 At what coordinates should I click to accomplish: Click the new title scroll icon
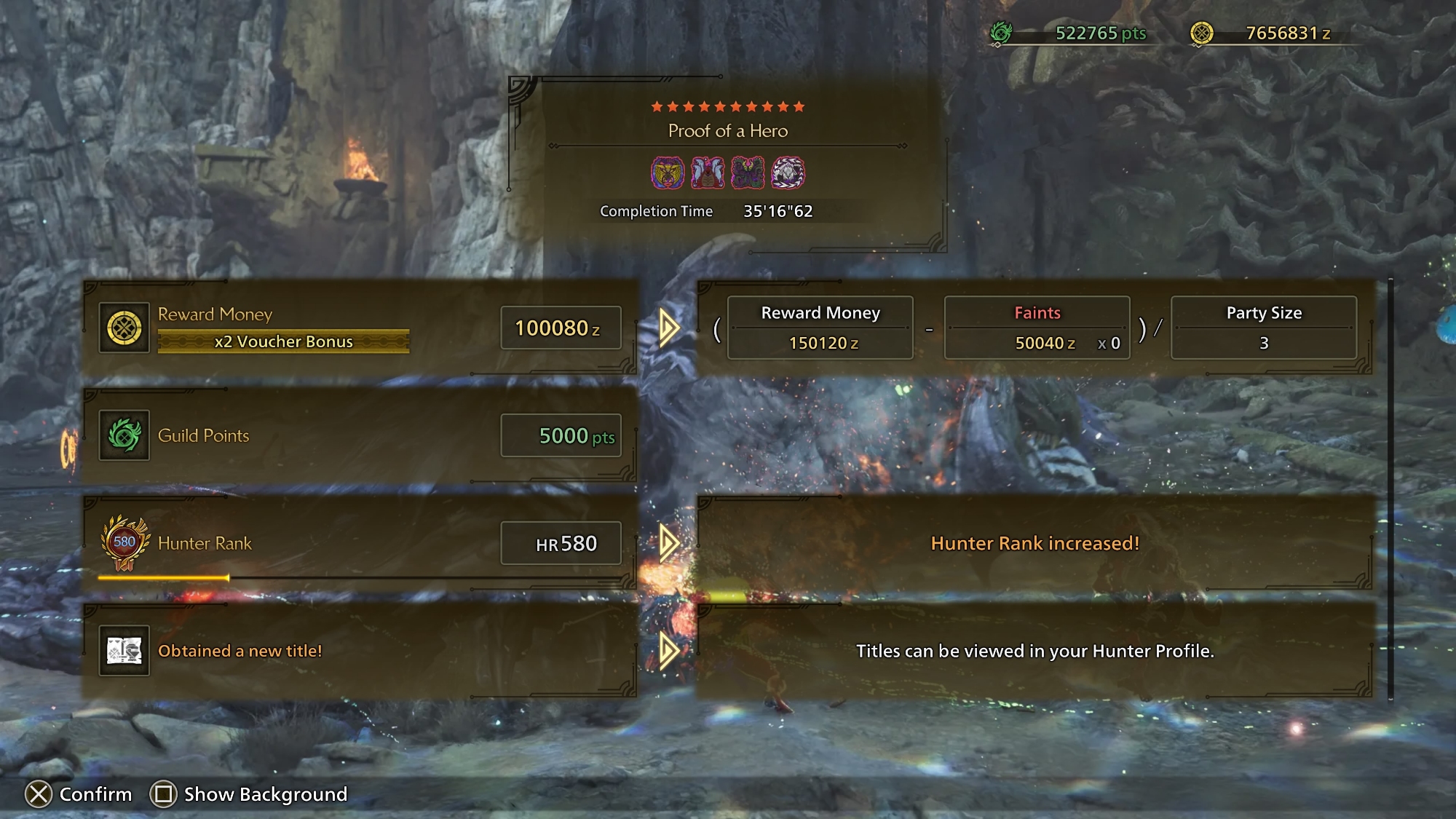(x=124, y=651)
